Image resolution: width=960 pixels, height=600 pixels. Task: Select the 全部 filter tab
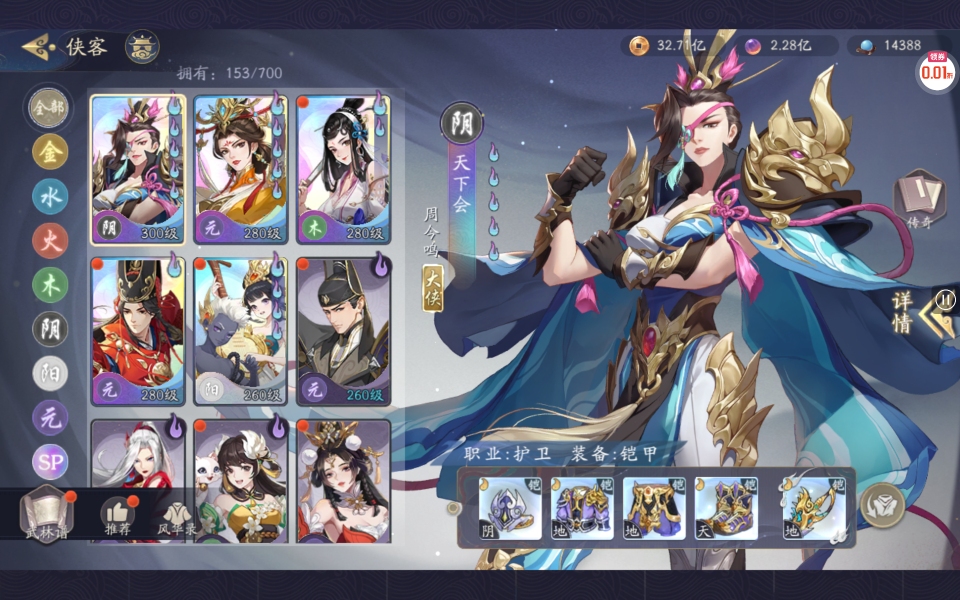click(50, 107)
